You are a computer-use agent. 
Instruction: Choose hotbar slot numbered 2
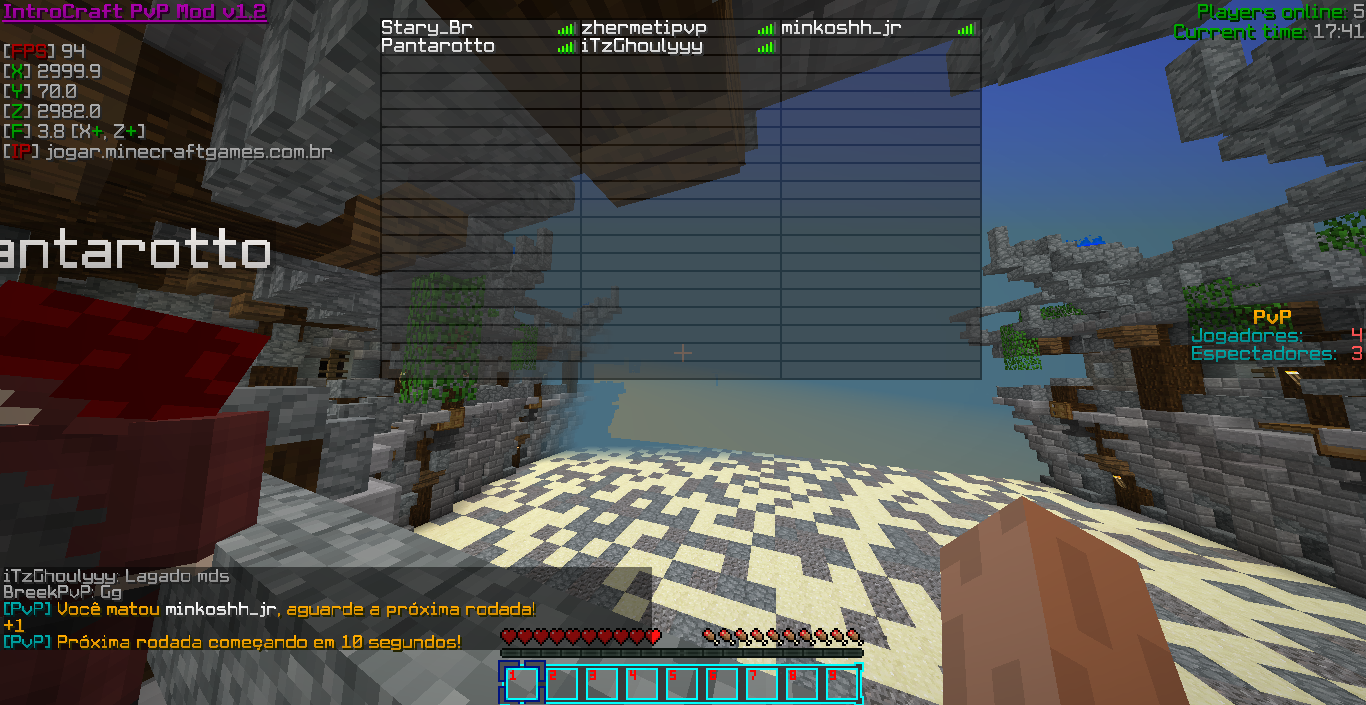pyautogui.click(x=561, y=684)
